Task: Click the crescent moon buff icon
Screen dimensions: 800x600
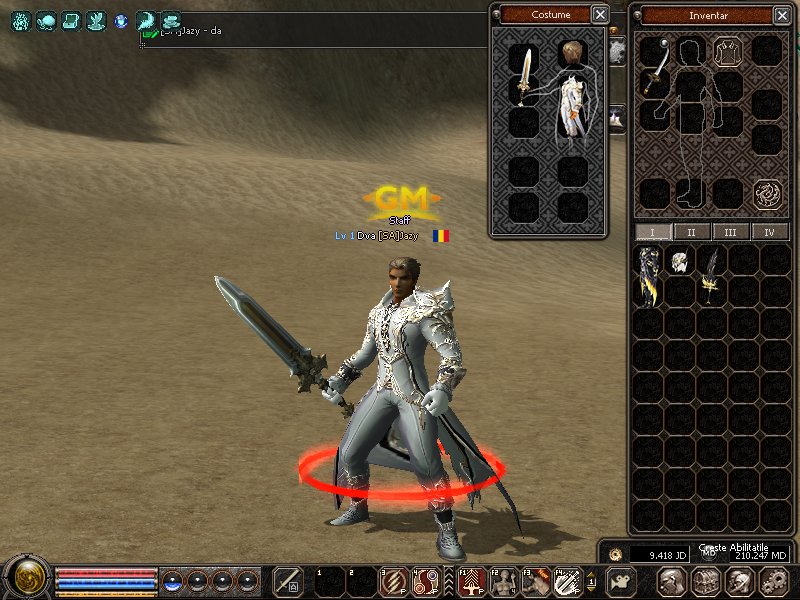Action: (x=146, y=20)
